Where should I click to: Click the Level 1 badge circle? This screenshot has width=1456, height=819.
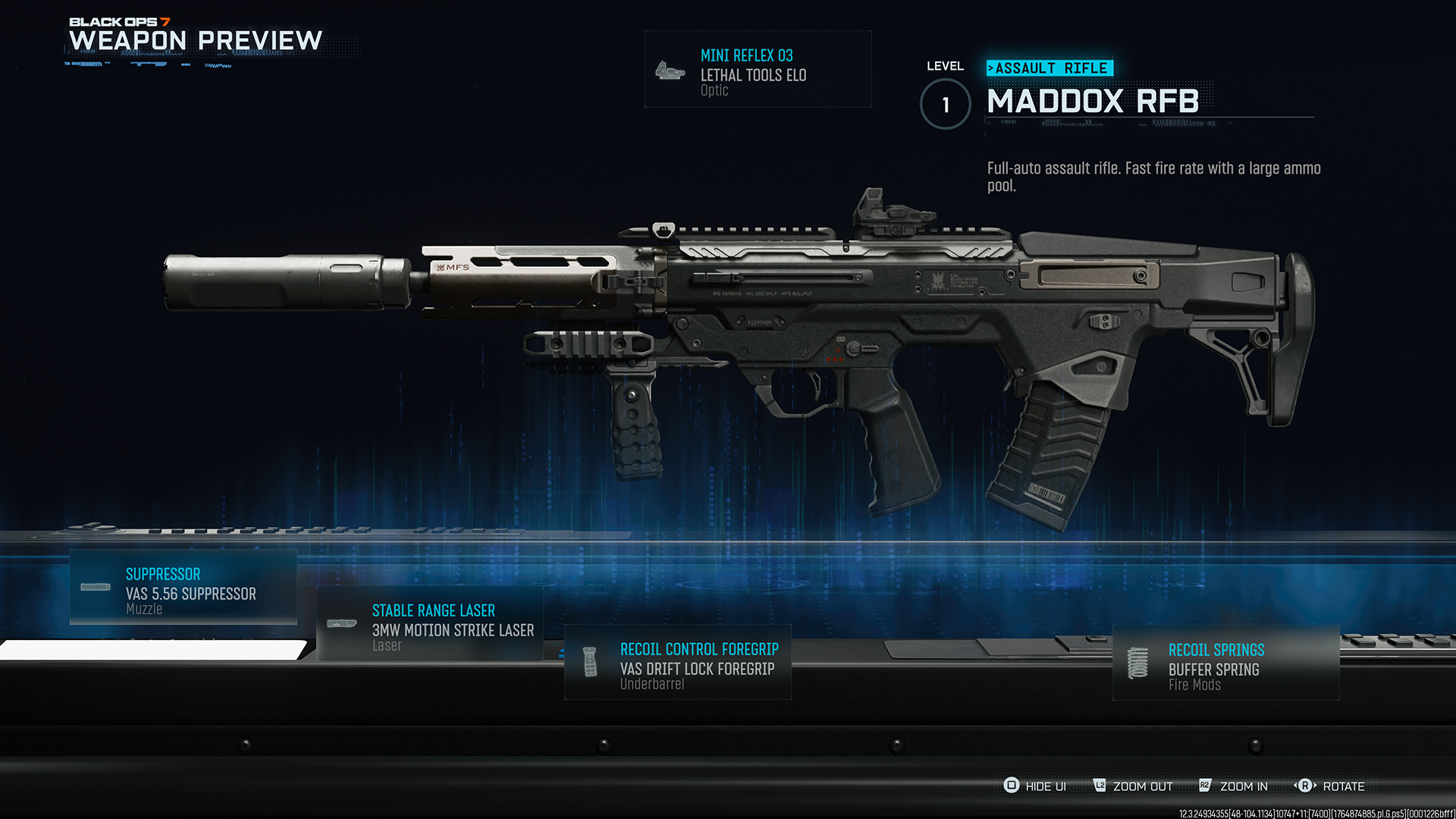(x=945, y=104)
